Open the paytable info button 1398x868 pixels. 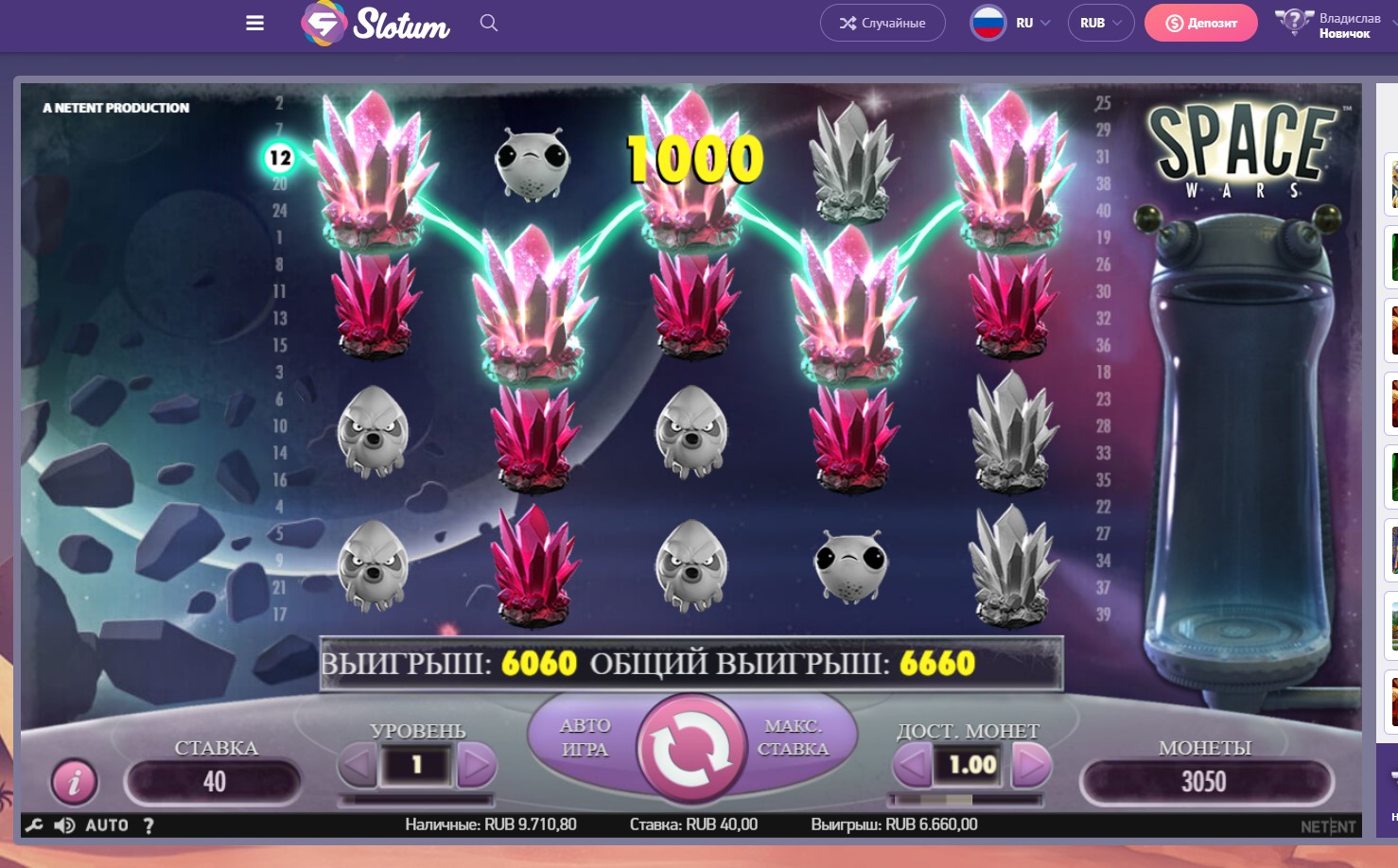coord(74,781)
